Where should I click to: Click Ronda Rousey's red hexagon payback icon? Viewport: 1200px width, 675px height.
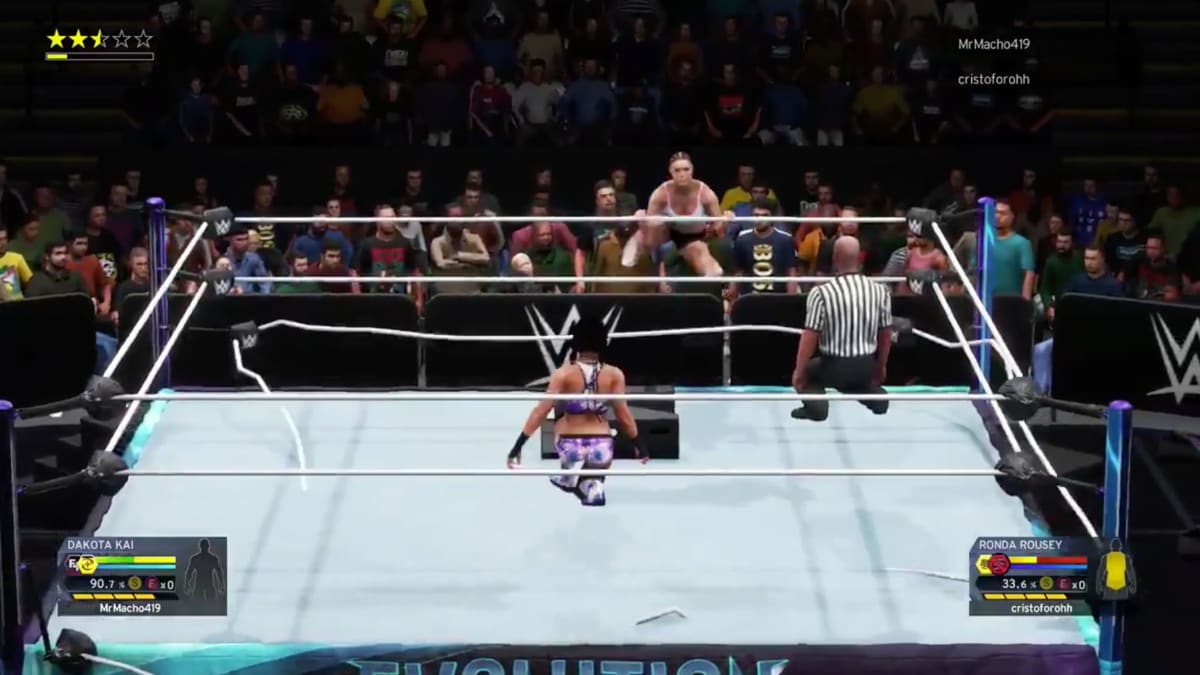997,564
